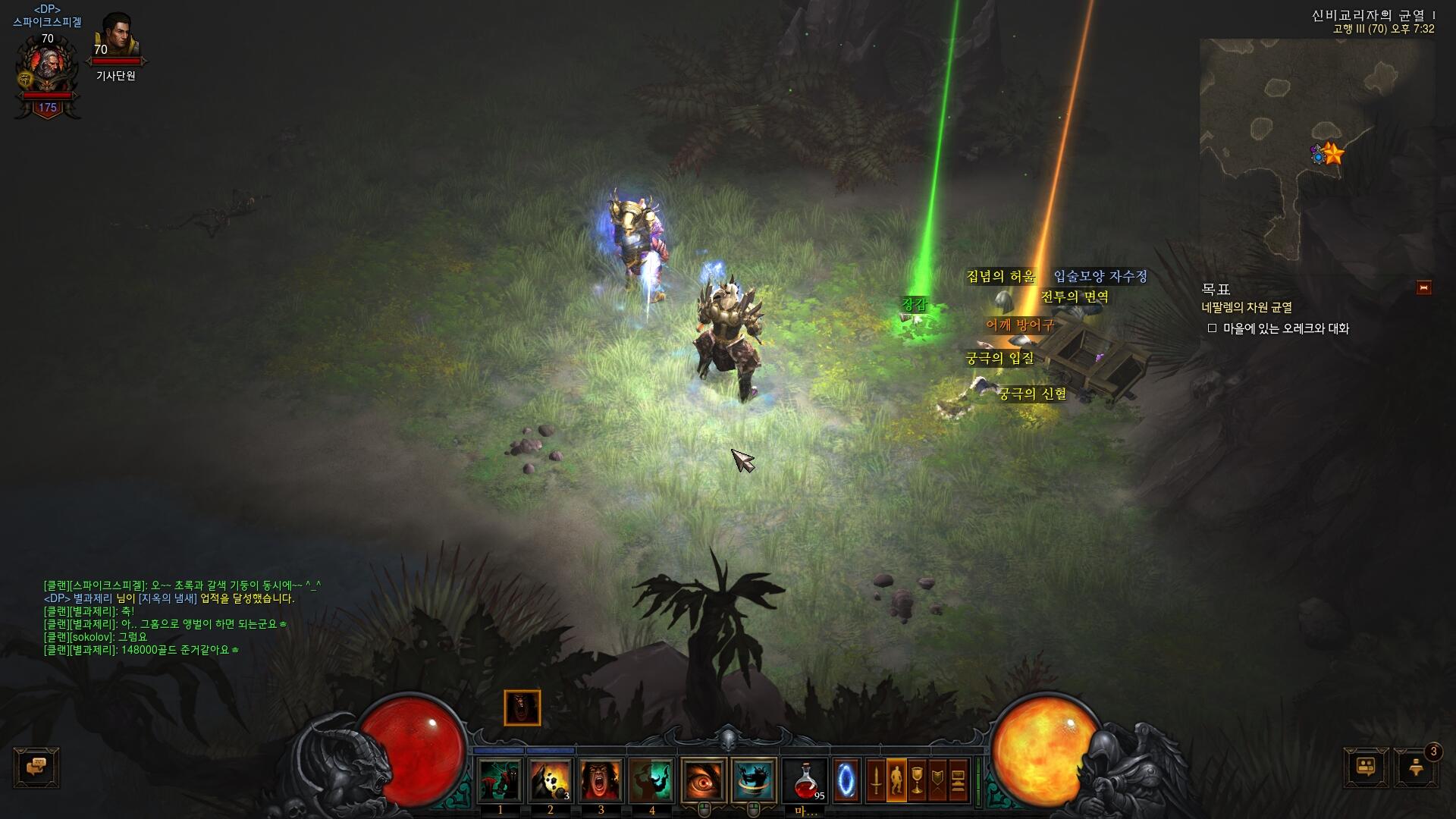Select the glowing eye left-mouse skill
The image size is (1456, 819).
tap(704, 780)
